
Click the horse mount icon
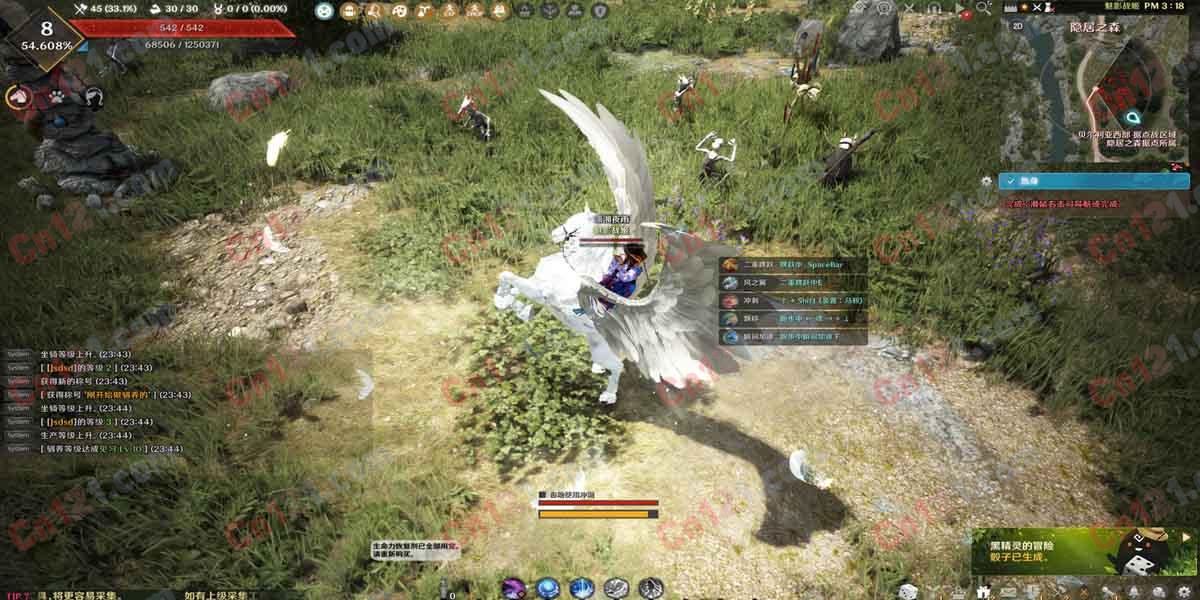18,97
